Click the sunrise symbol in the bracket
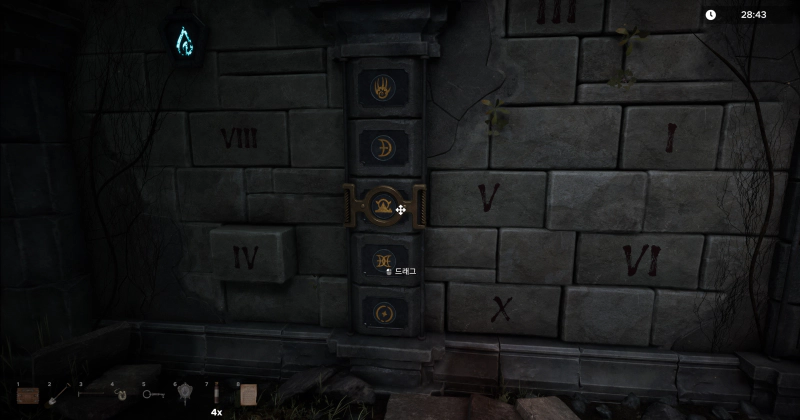Screen dimensions: 800x420 [384, 205]
